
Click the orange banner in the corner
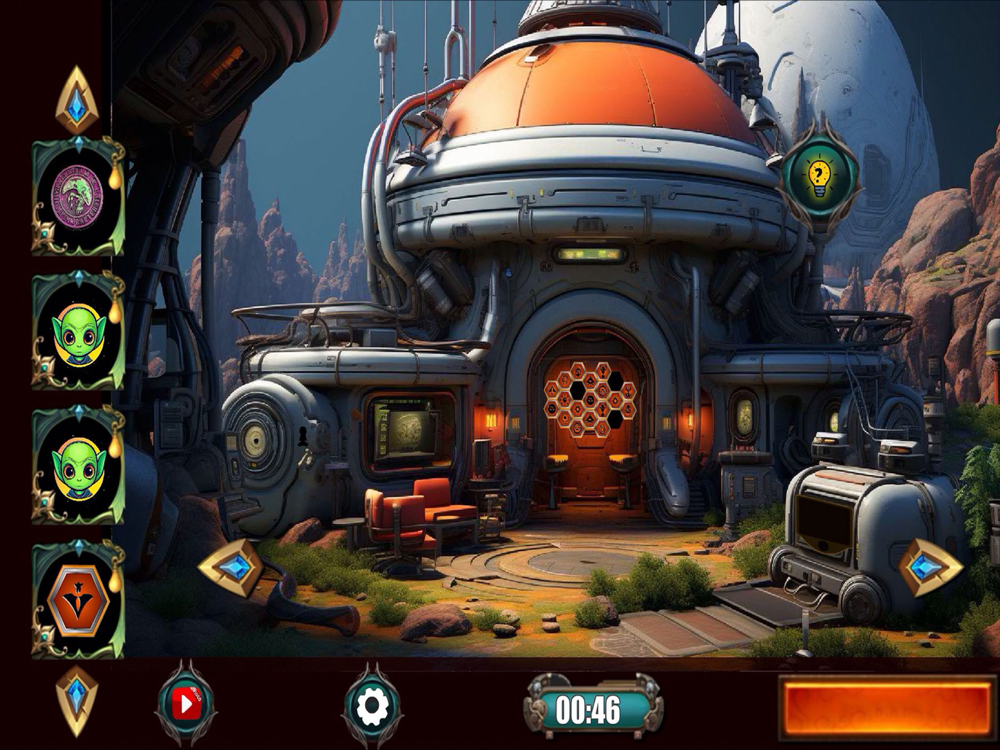coord(886,708)
